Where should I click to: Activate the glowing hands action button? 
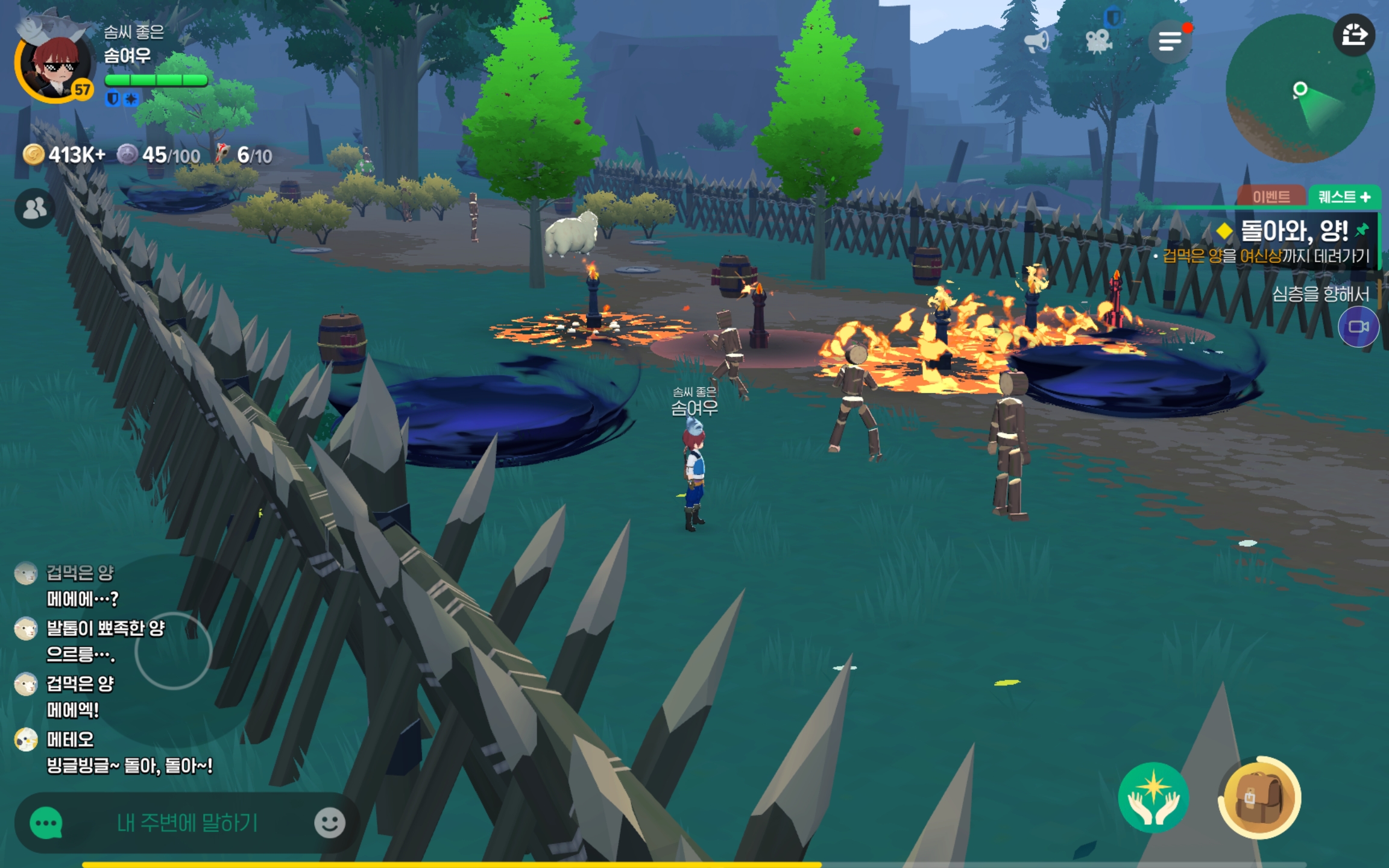(x=1153, y=797)
